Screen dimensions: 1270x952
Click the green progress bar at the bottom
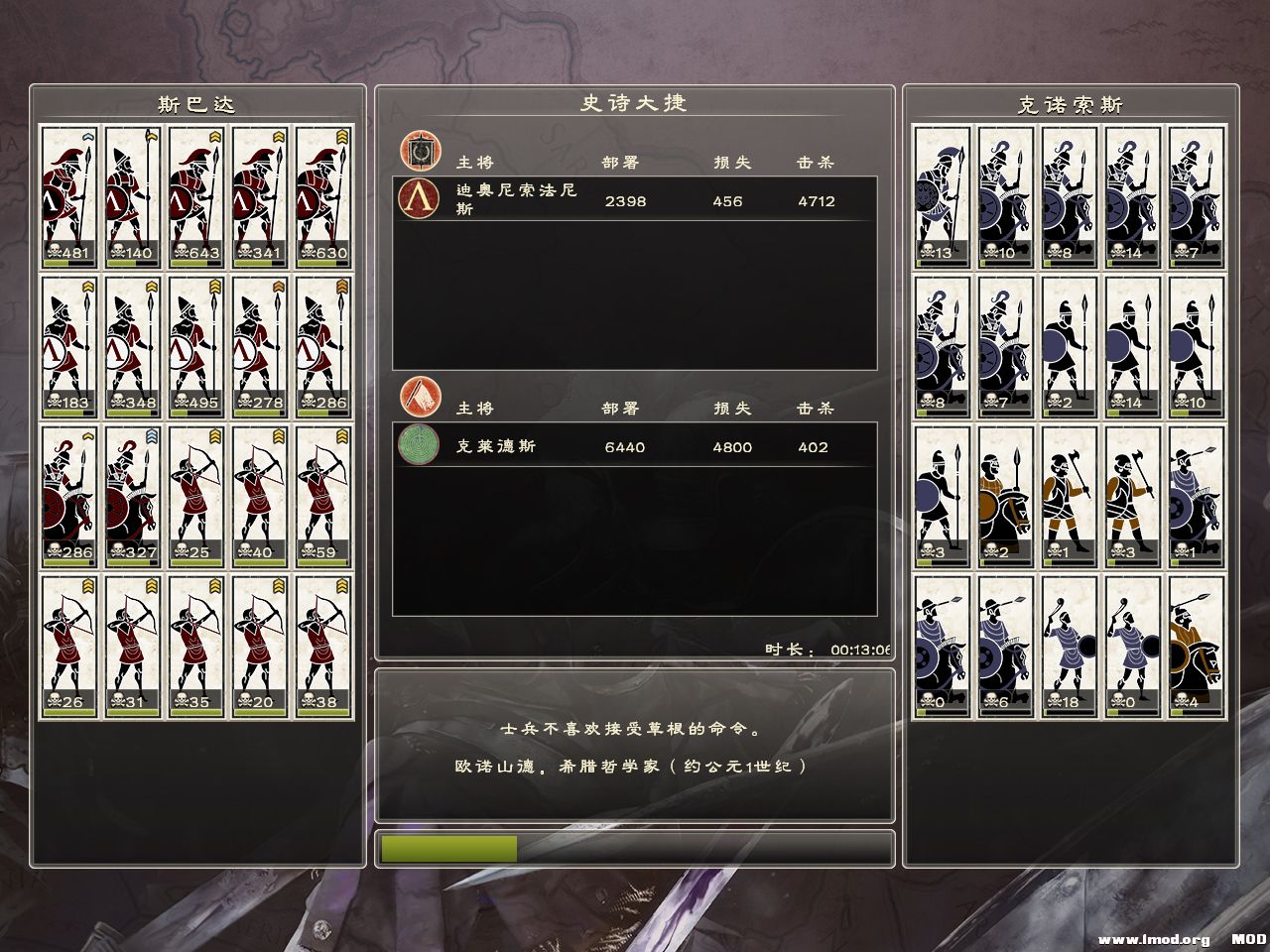coord(446,849)
